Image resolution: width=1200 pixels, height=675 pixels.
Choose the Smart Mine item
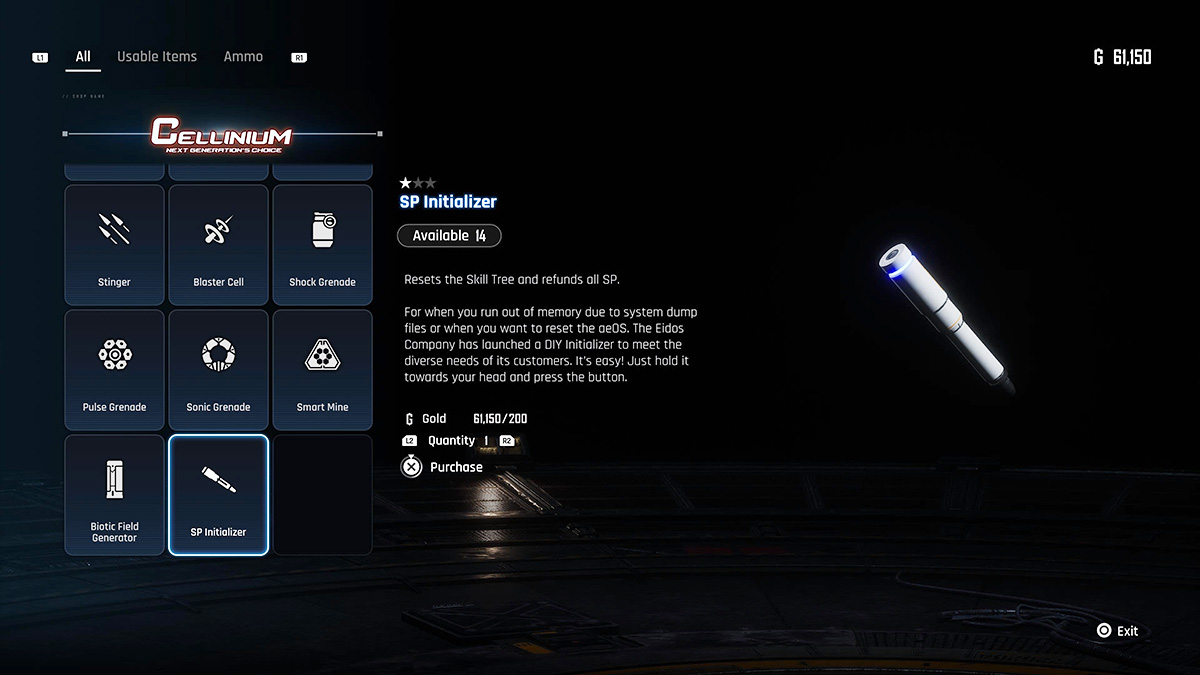(322, 369)
